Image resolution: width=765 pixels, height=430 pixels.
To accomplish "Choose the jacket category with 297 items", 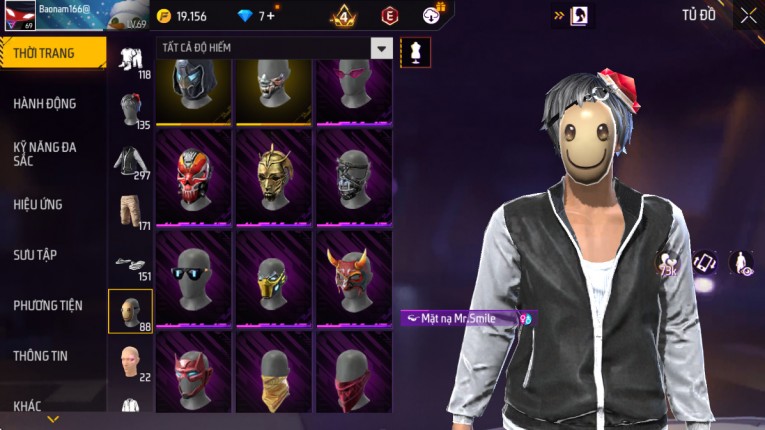I will 130,161.
